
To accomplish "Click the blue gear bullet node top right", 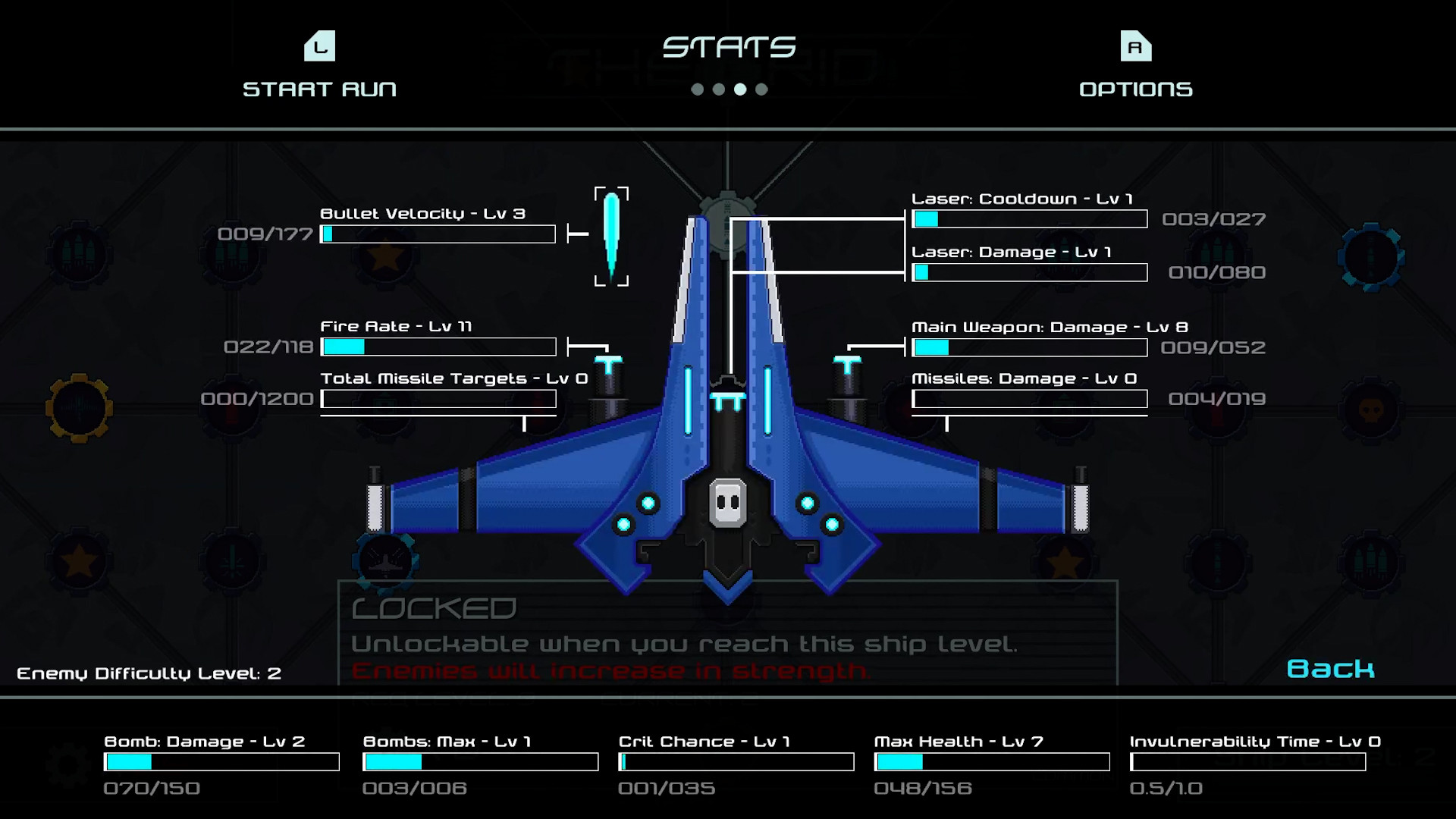I will click(x=1370, y=256).
